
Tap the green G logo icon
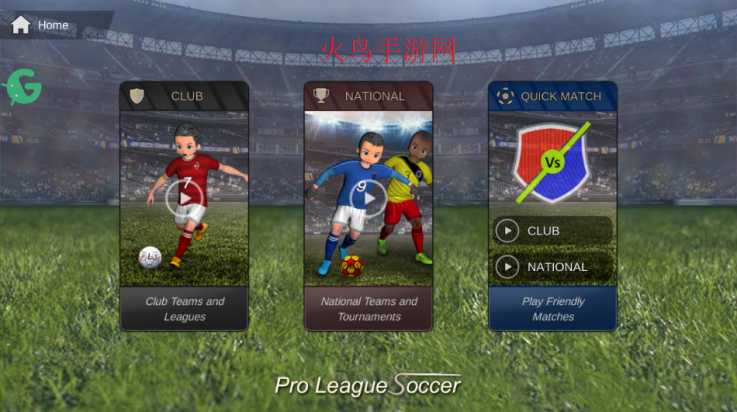(x=23, y=88)
